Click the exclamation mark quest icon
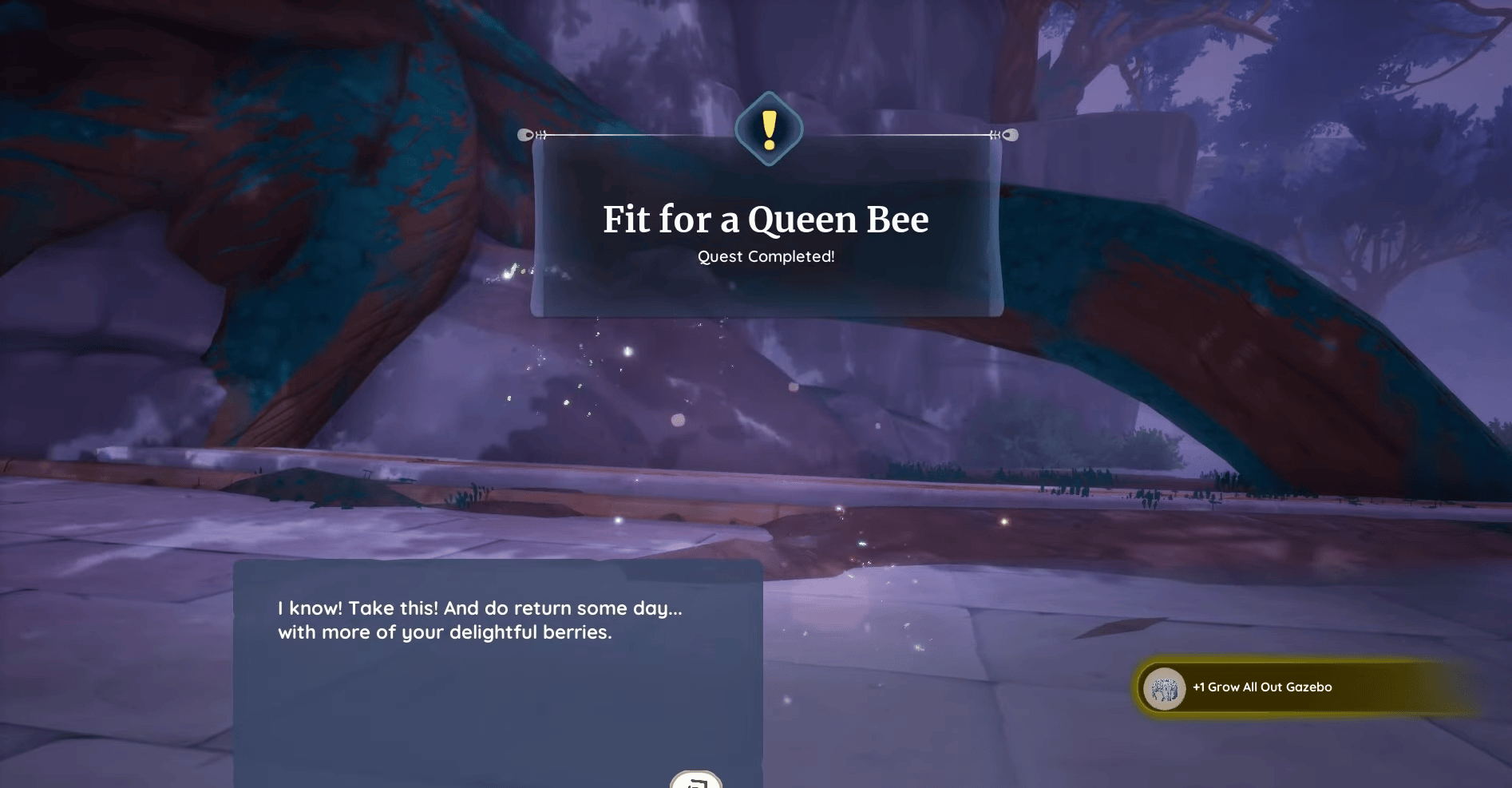The width and height of the screenshot is (1512, 788). click(x=767, y=126)
